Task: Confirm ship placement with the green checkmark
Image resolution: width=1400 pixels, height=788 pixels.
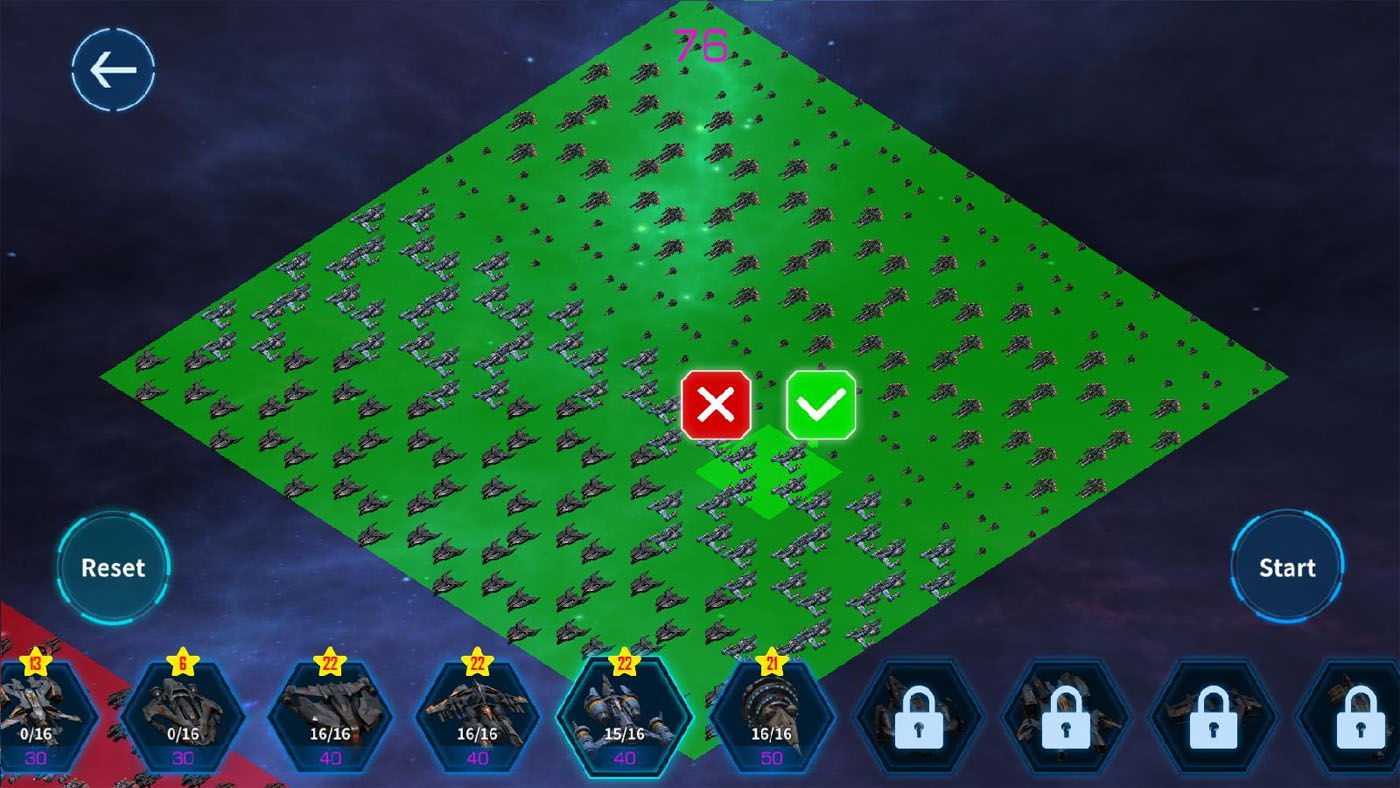Action: pos(823,404)
